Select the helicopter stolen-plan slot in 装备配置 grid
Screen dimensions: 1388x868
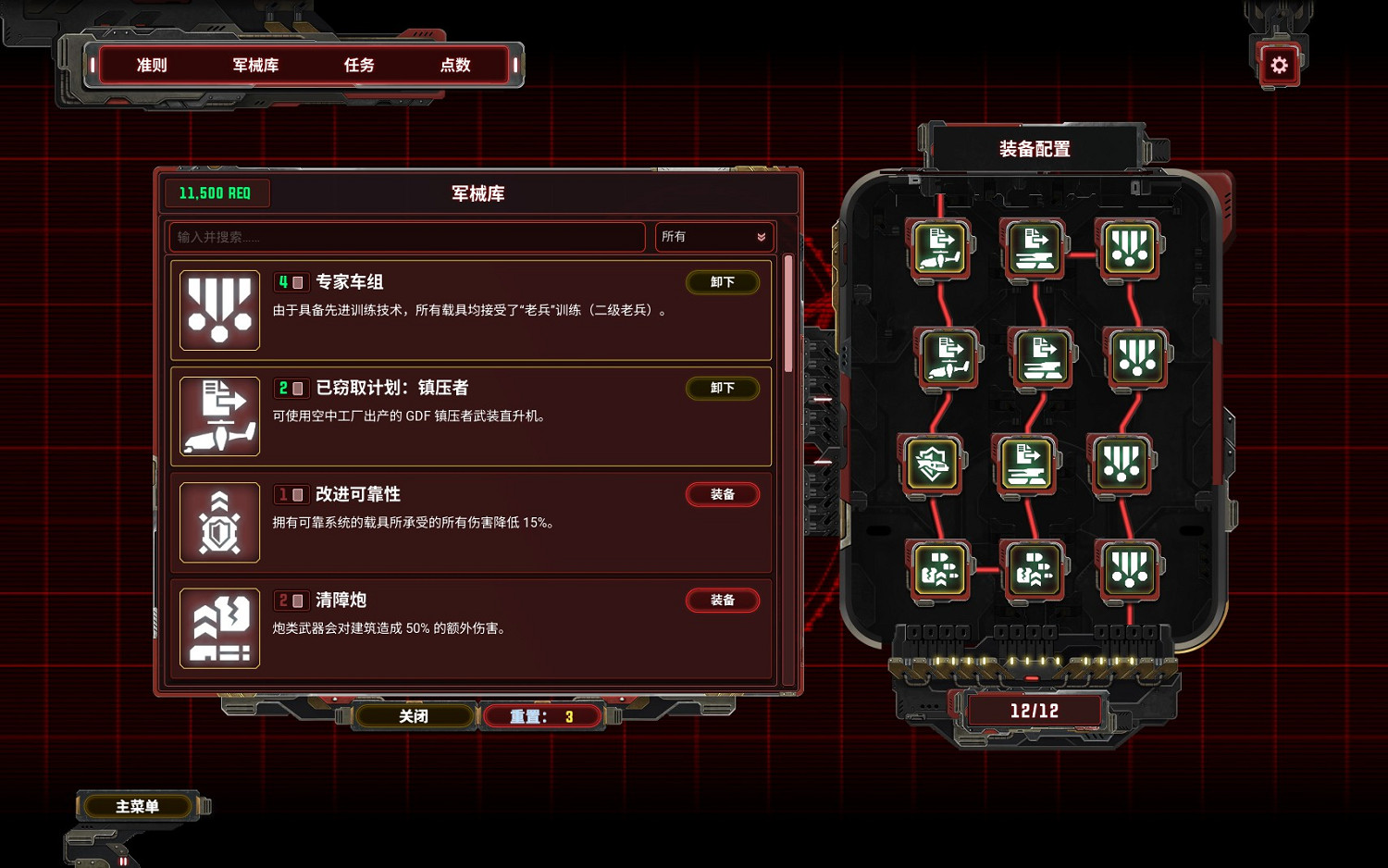[939, 247]
